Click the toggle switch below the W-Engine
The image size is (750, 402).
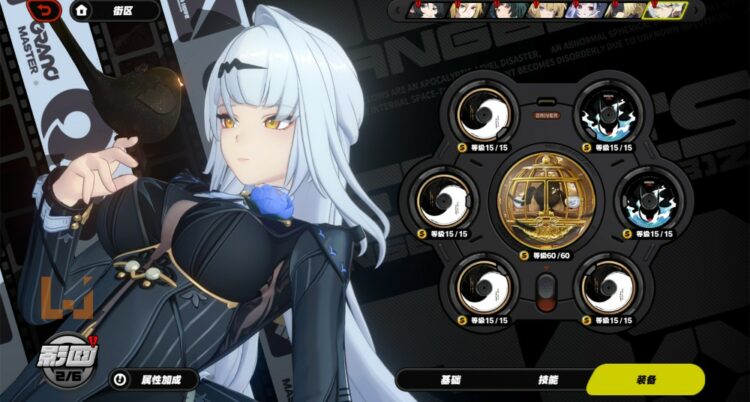(546, 291)
